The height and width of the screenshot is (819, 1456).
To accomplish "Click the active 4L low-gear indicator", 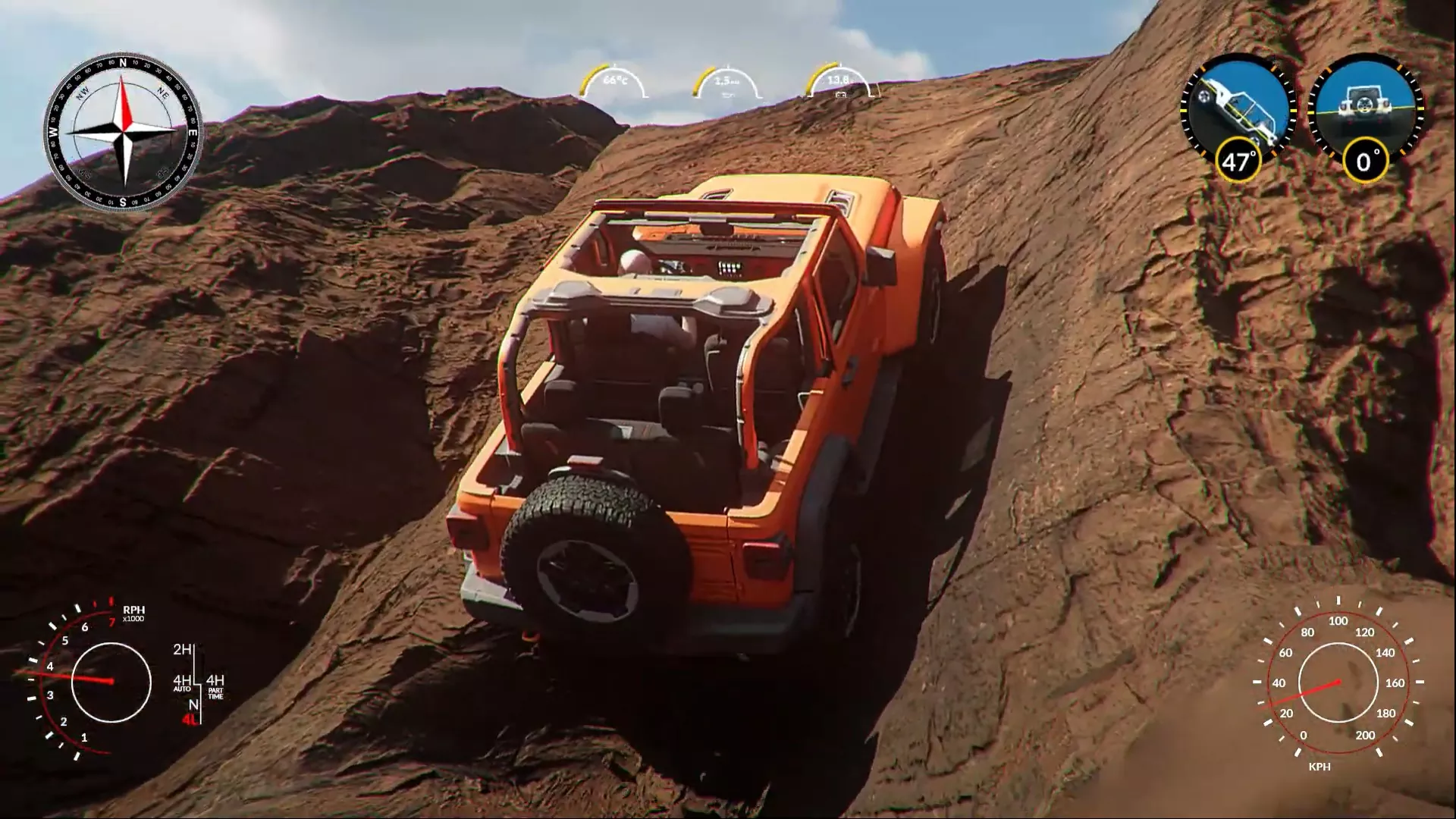I will [x=190, y=719].
